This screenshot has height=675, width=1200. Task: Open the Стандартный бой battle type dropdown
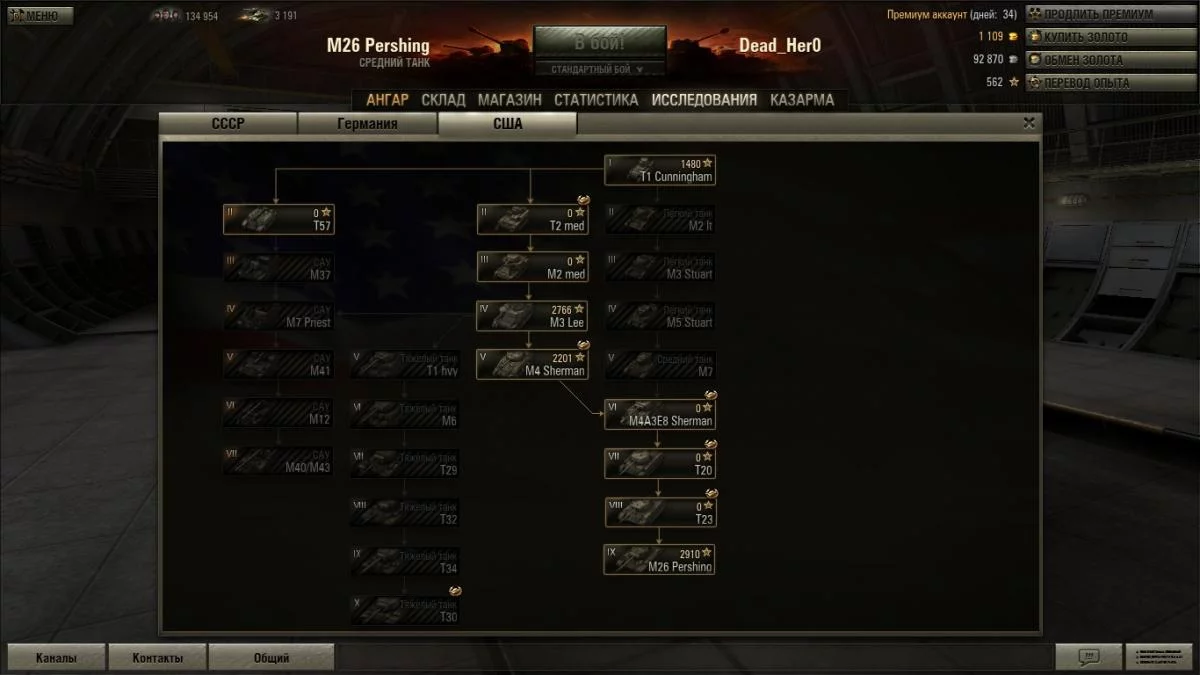(599, 69)
